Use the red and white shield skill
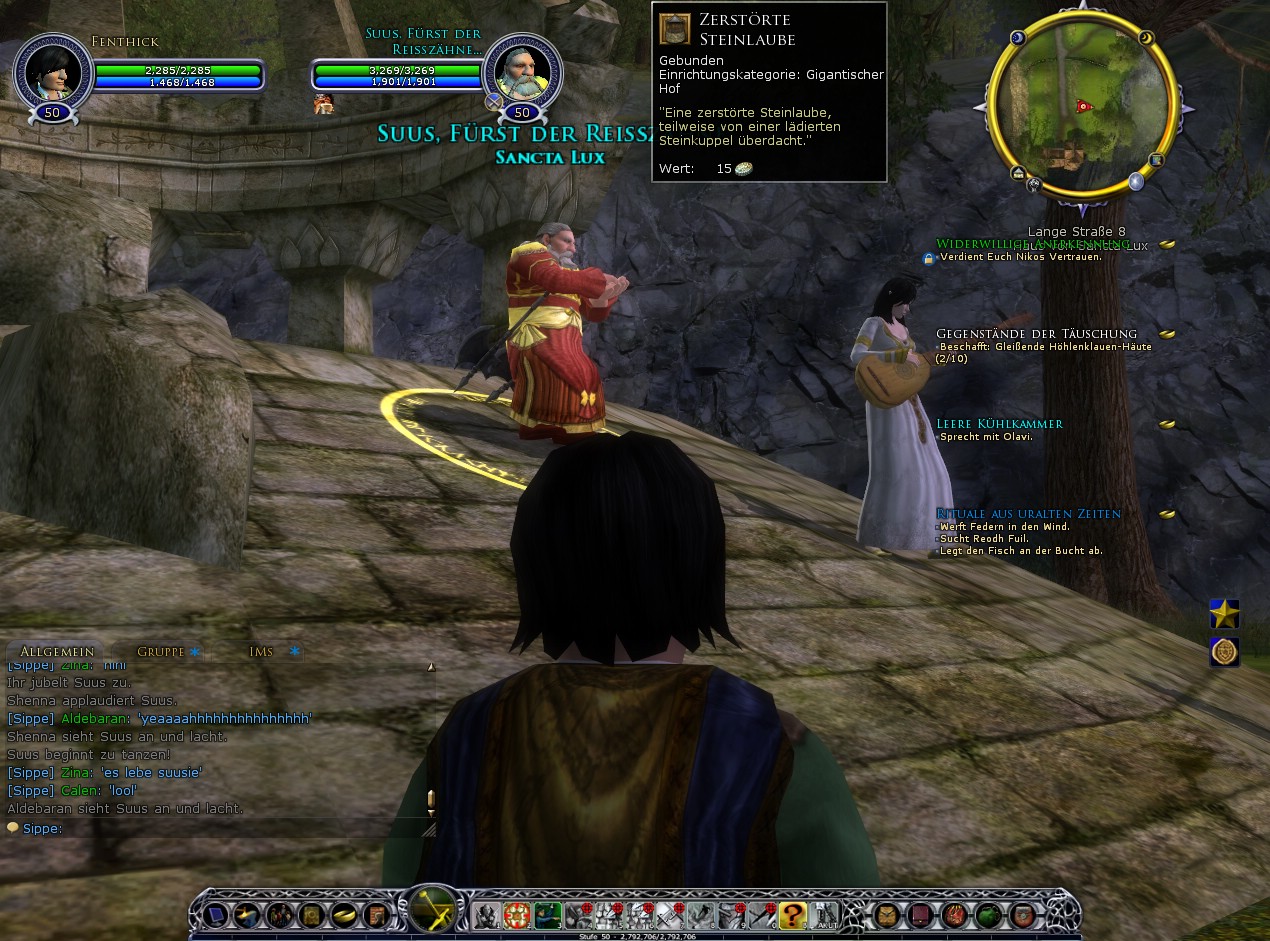The height and width of the screenshot is (941, 1270). [x=516, y=914]
